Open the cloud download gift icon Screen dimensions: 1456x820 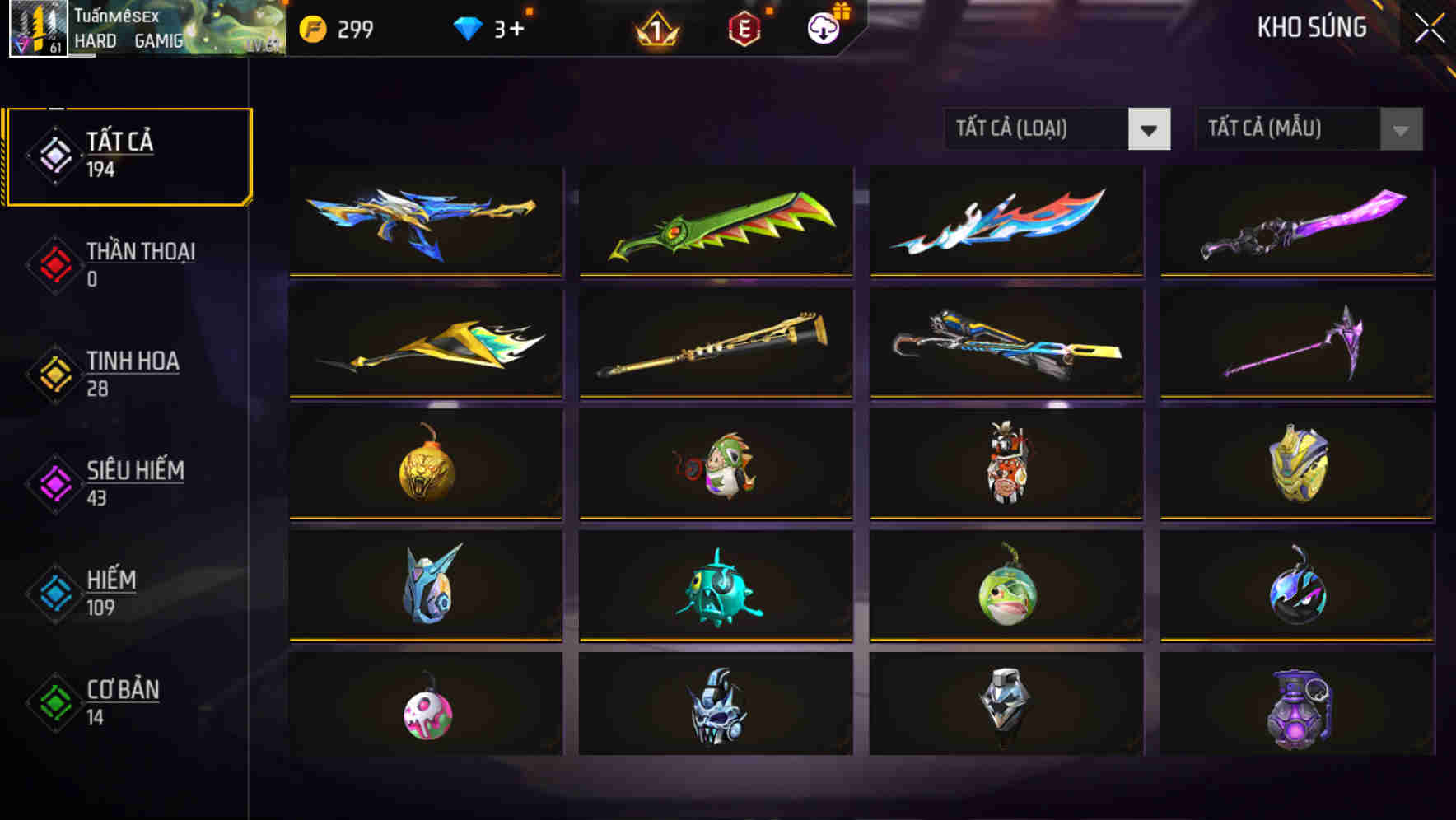pyautogui.click(x=824, y=27)
